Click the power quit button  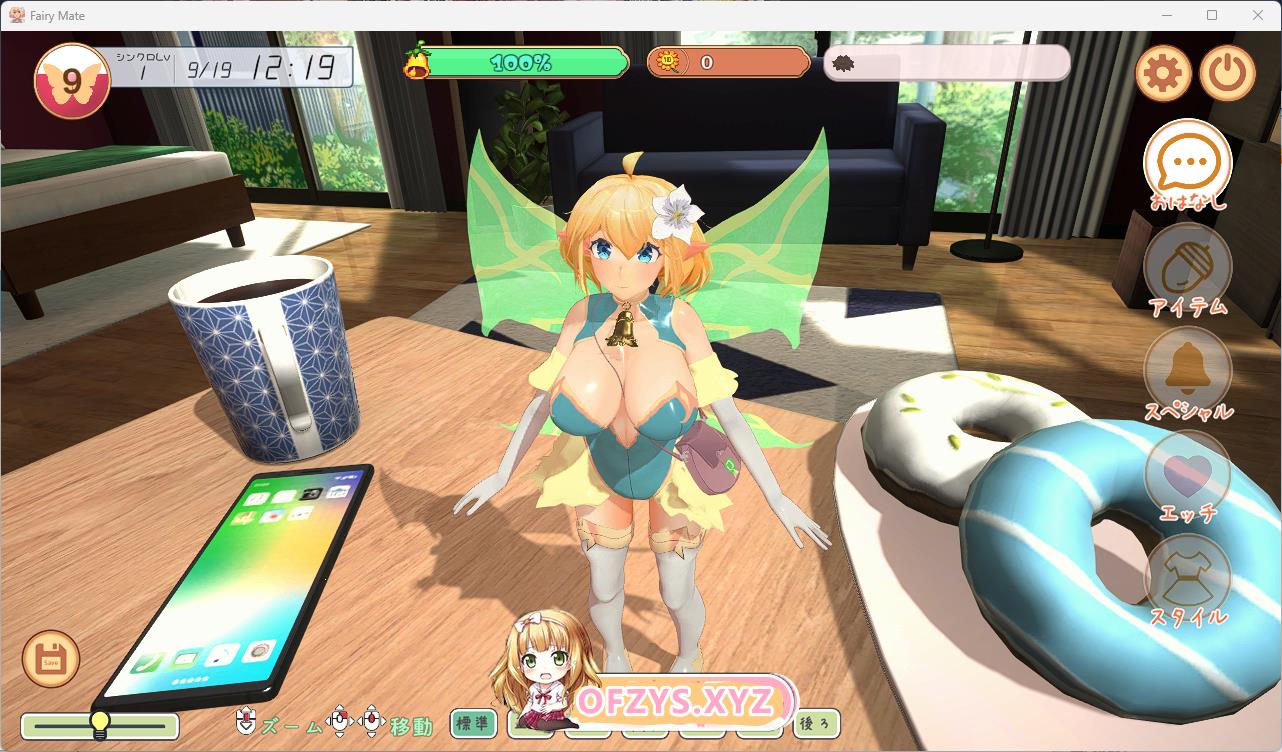point(1227,73)
